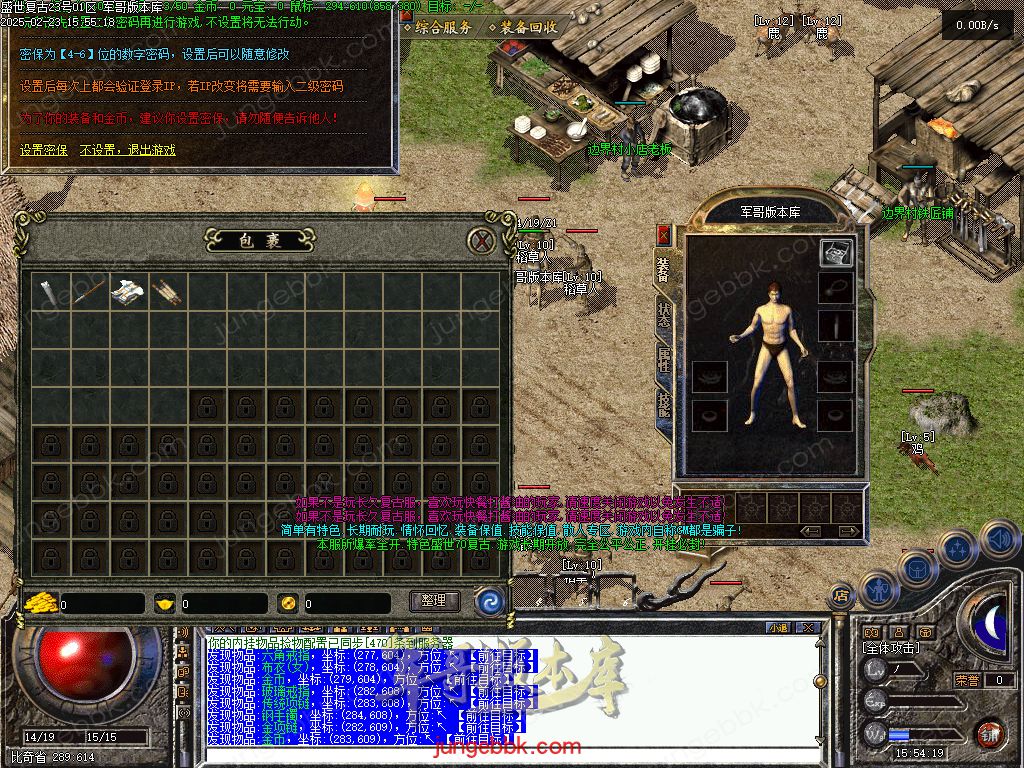1024x768 pixels.
Task: Toggle the sound speaker button
Action: [x=999, y=540]
